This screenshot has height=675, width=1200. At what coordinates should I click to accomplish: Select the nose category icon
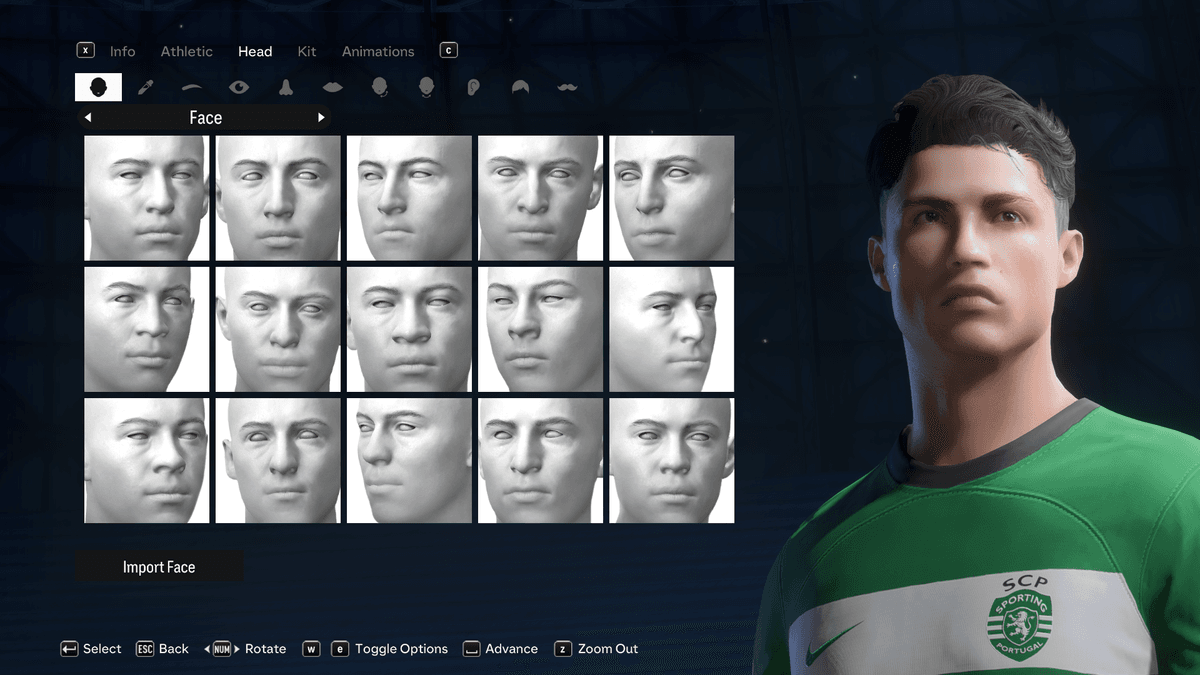(286, 88)
